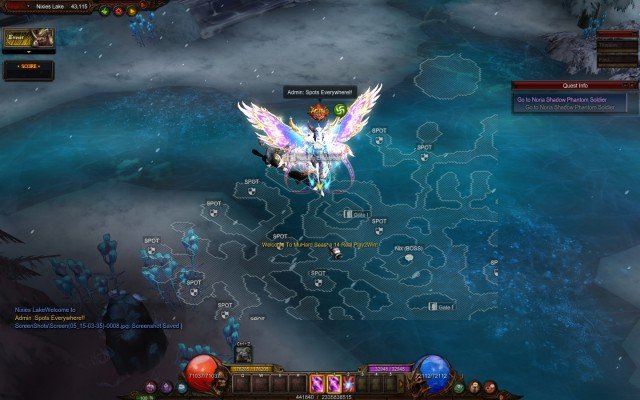The width and height of the screenshot is (640, 400).
Task: Click the green arrow icon near the location bar
Action: click(x=105, y=12)
